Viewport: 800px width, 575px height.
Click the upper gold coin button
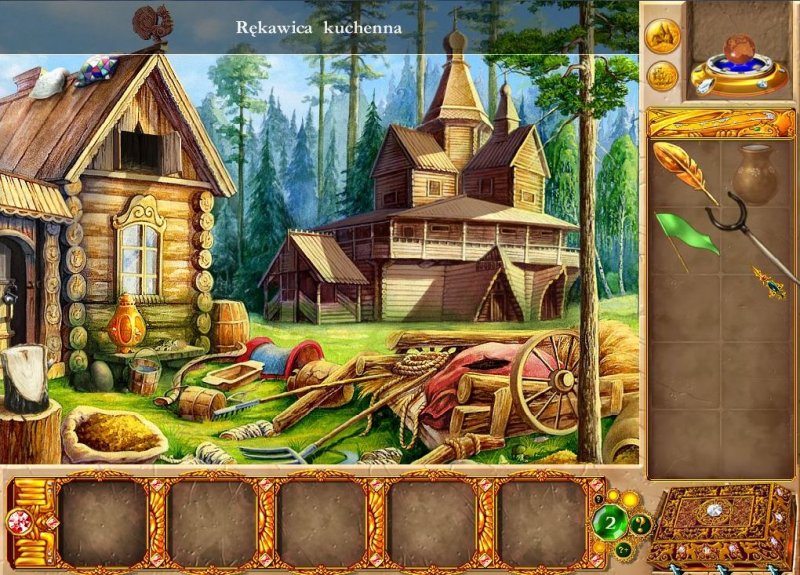662,34
